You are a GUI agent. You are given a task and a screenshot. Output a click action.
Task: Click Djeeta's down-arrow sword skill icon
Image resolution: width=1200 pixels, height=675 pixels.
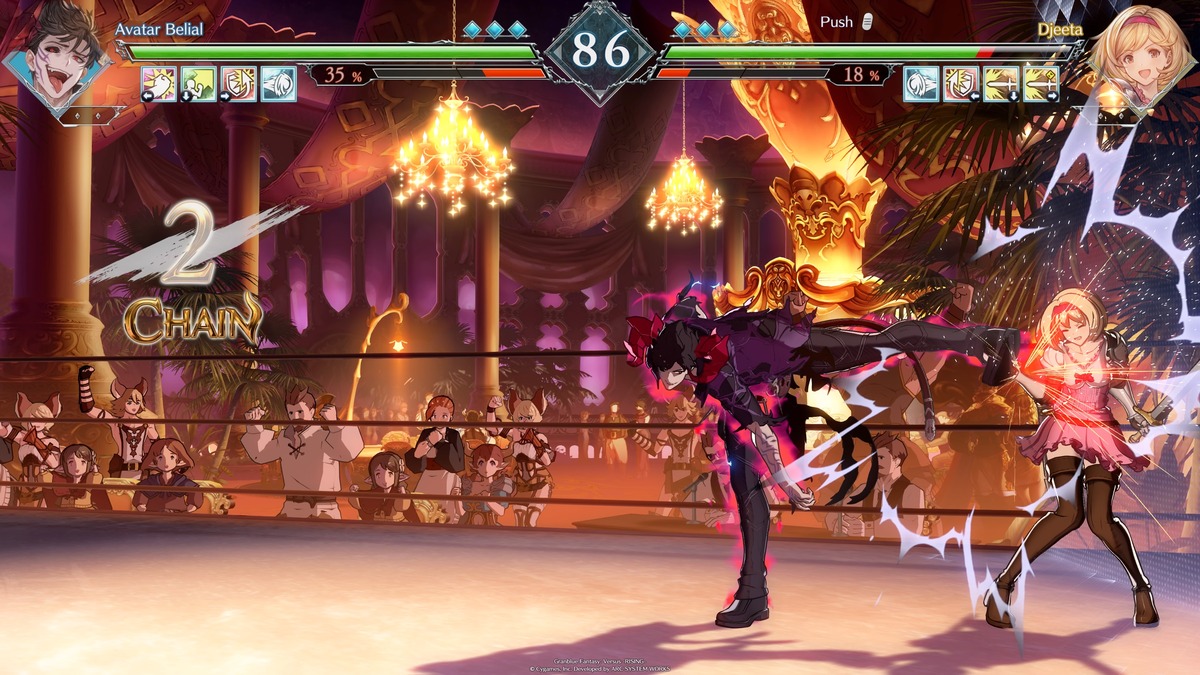[1001, 84]
